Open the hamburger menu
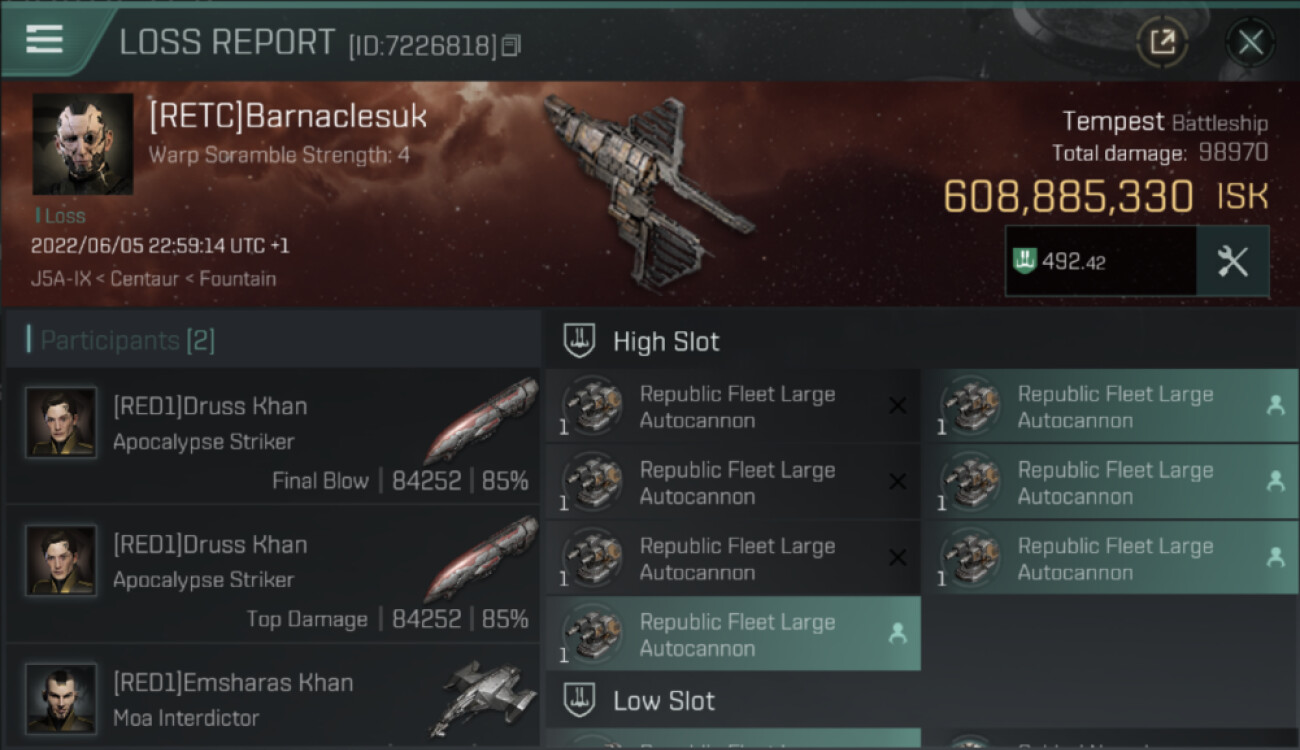 point(45,40)
